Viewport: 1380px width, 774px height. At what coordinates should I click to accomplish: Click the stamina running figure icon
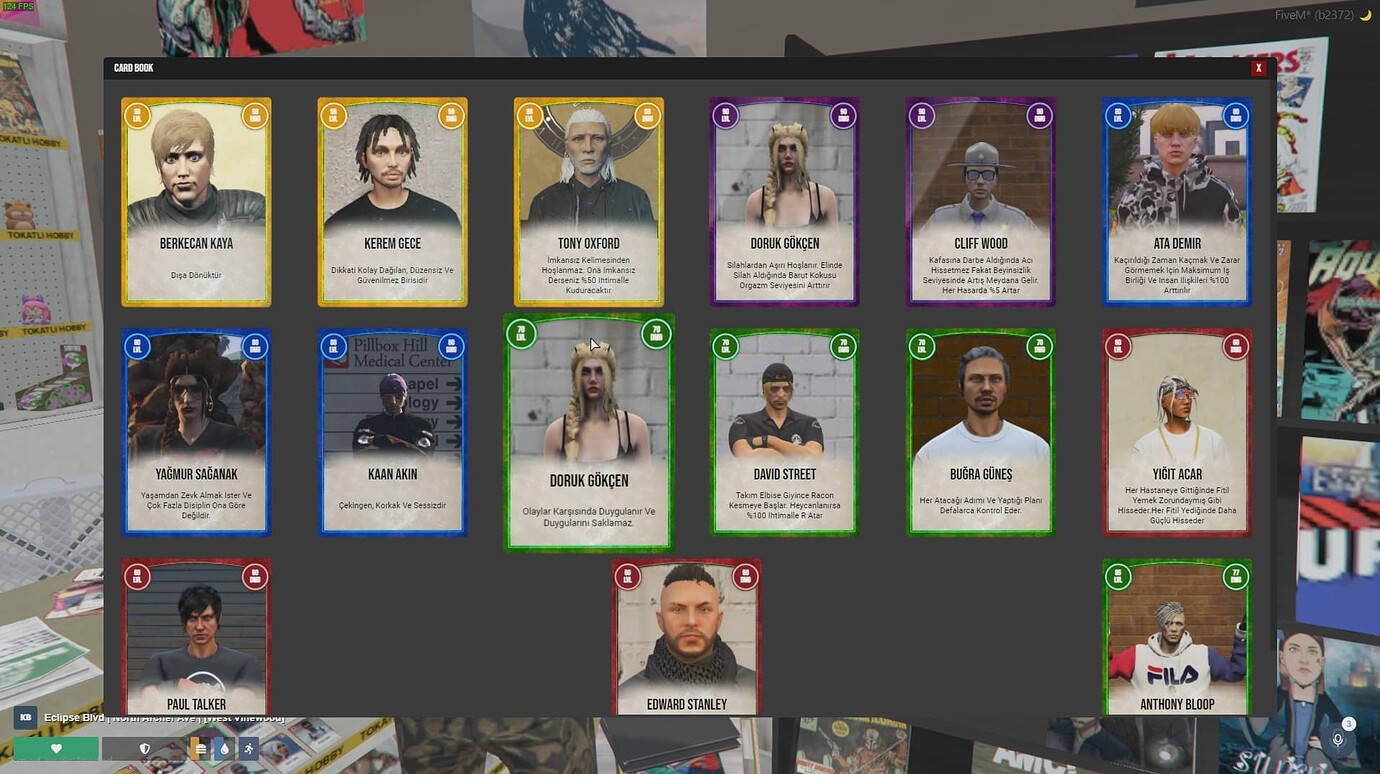point(247,747)
